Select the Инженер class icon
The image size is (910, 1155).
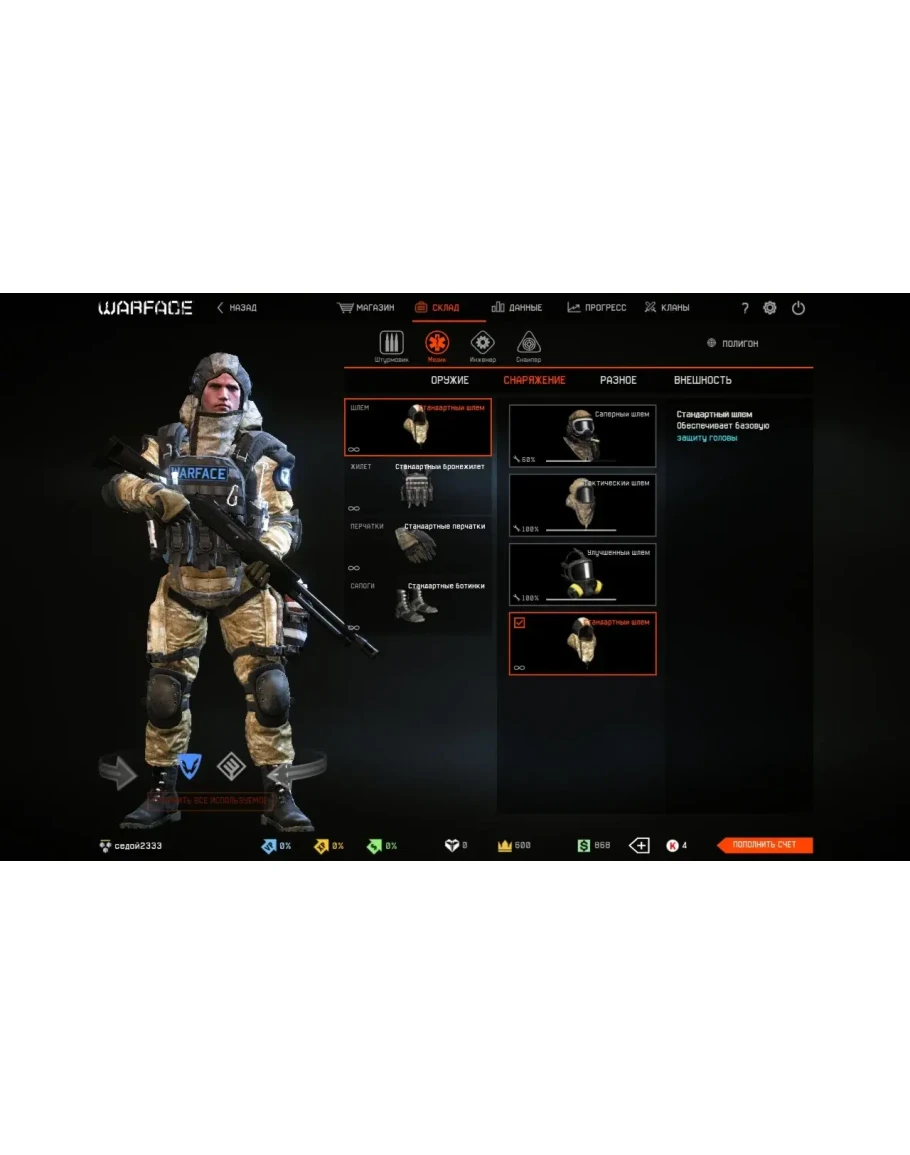click(x=483, y=345)
